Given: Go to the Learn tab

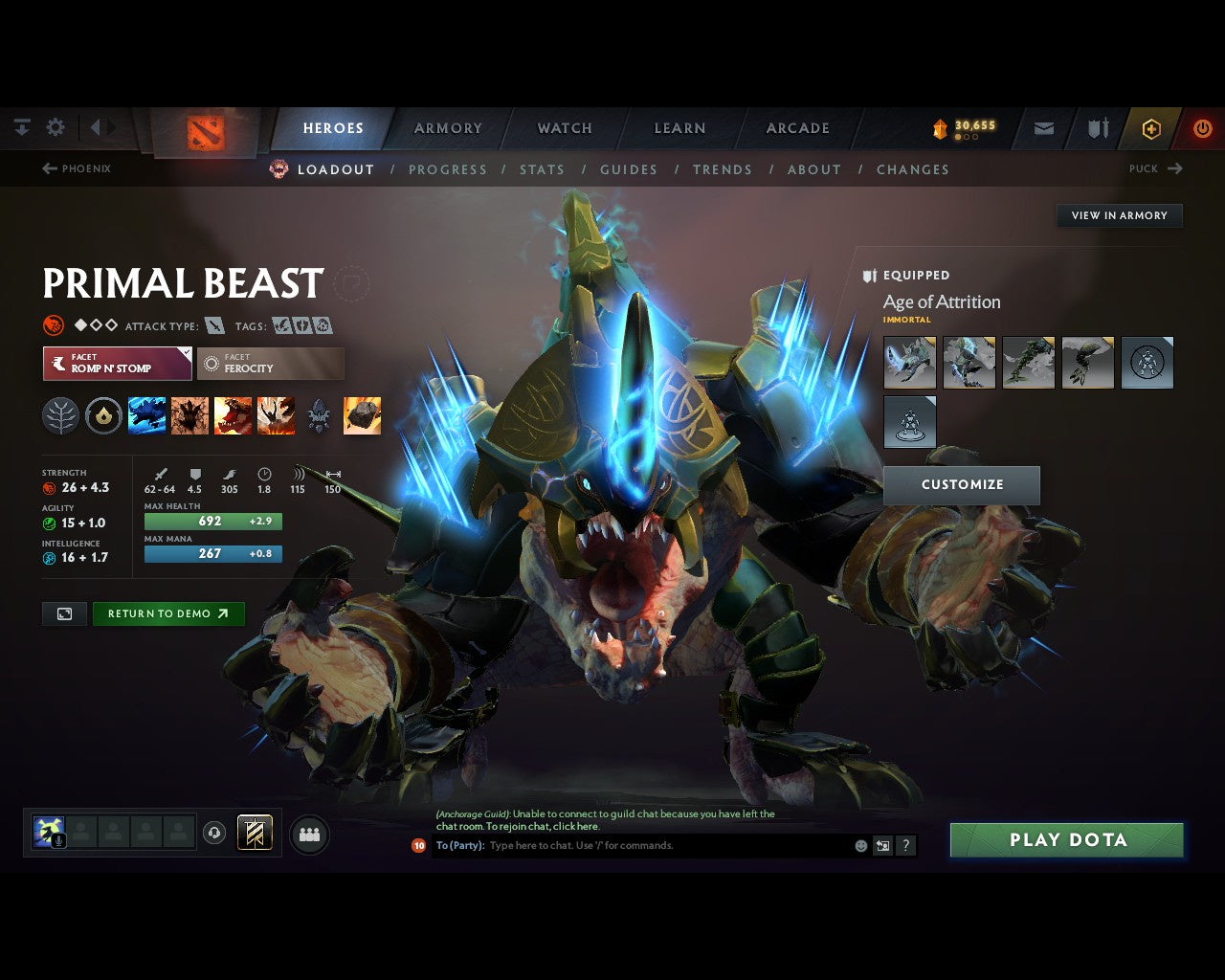Looking at the screenshot, I should pyautogui.click(x=679, y=128).
